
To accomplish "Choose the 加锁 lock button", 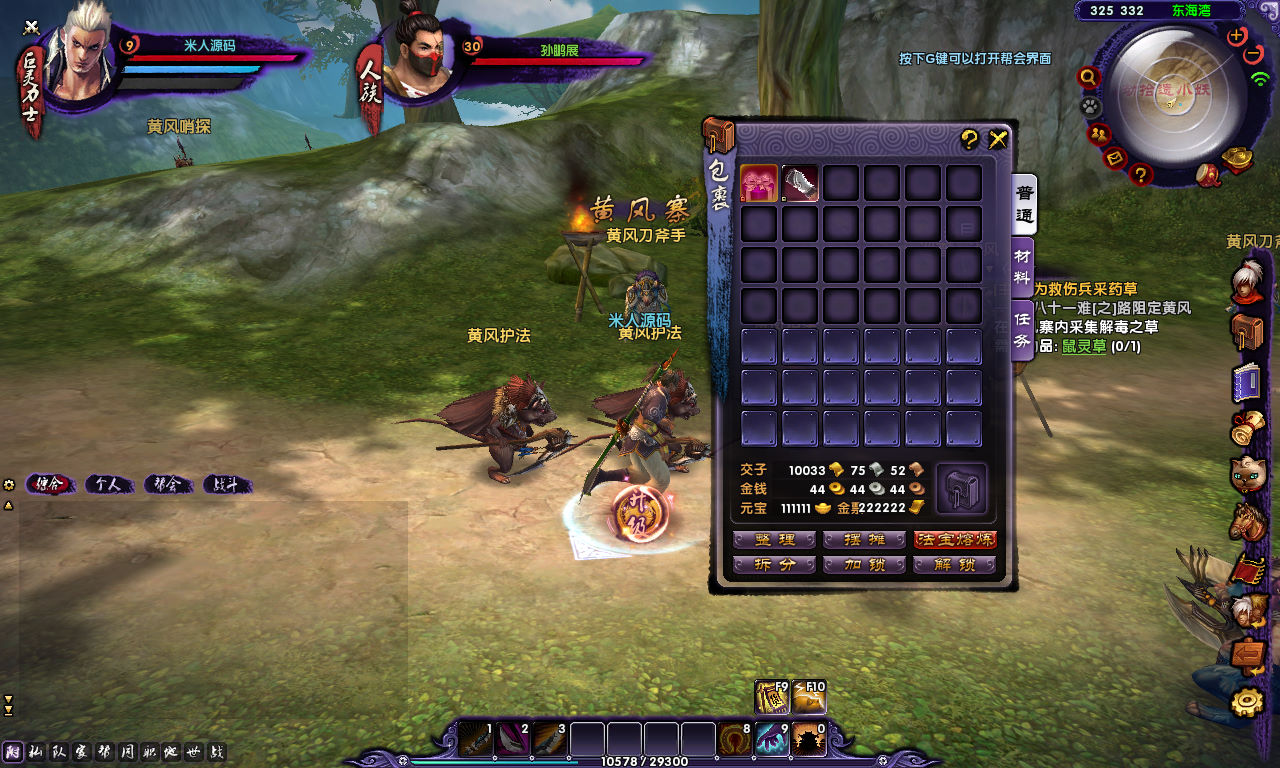I will [864, 565].
